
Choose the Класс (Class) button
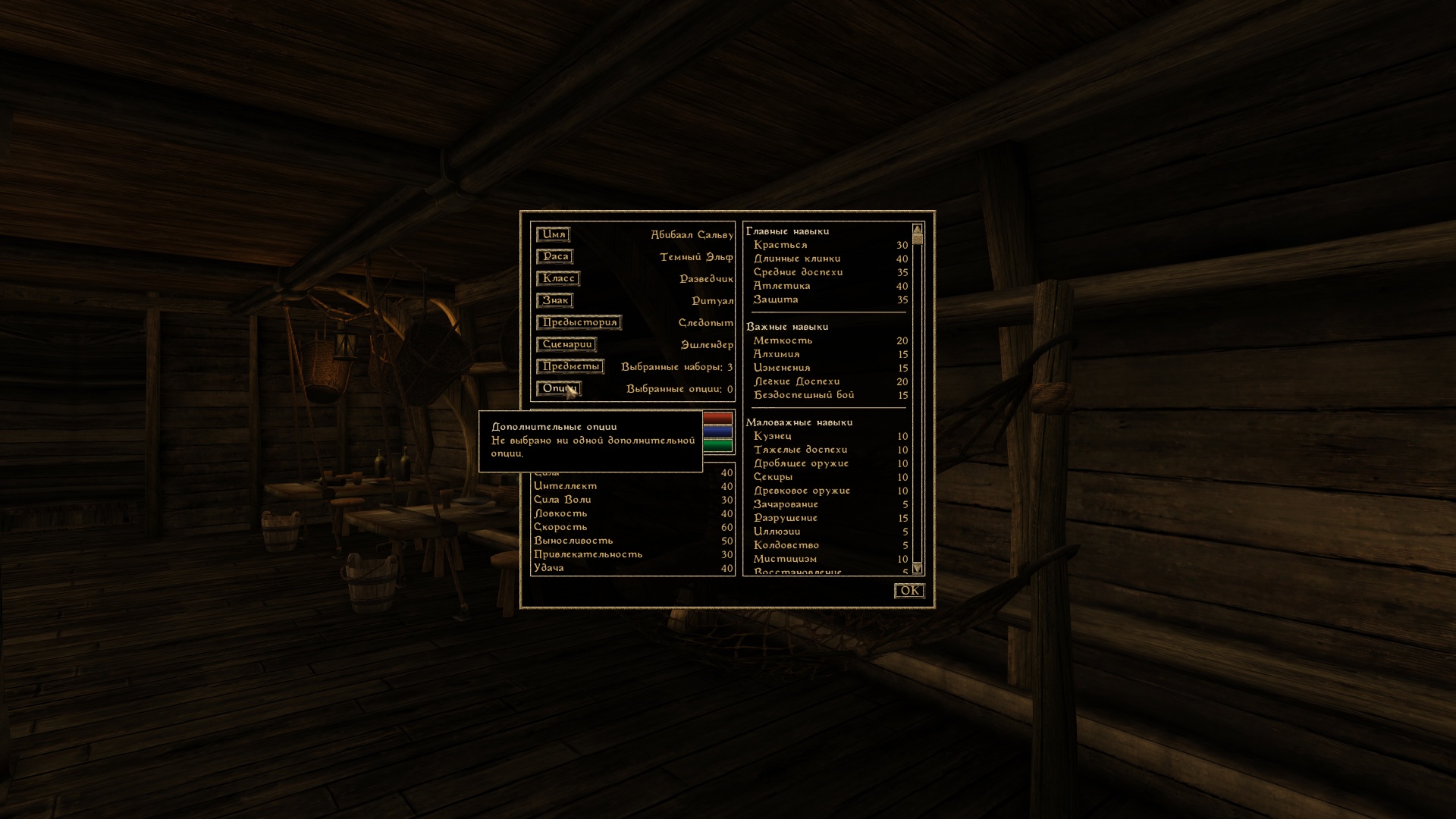(558, 279)
